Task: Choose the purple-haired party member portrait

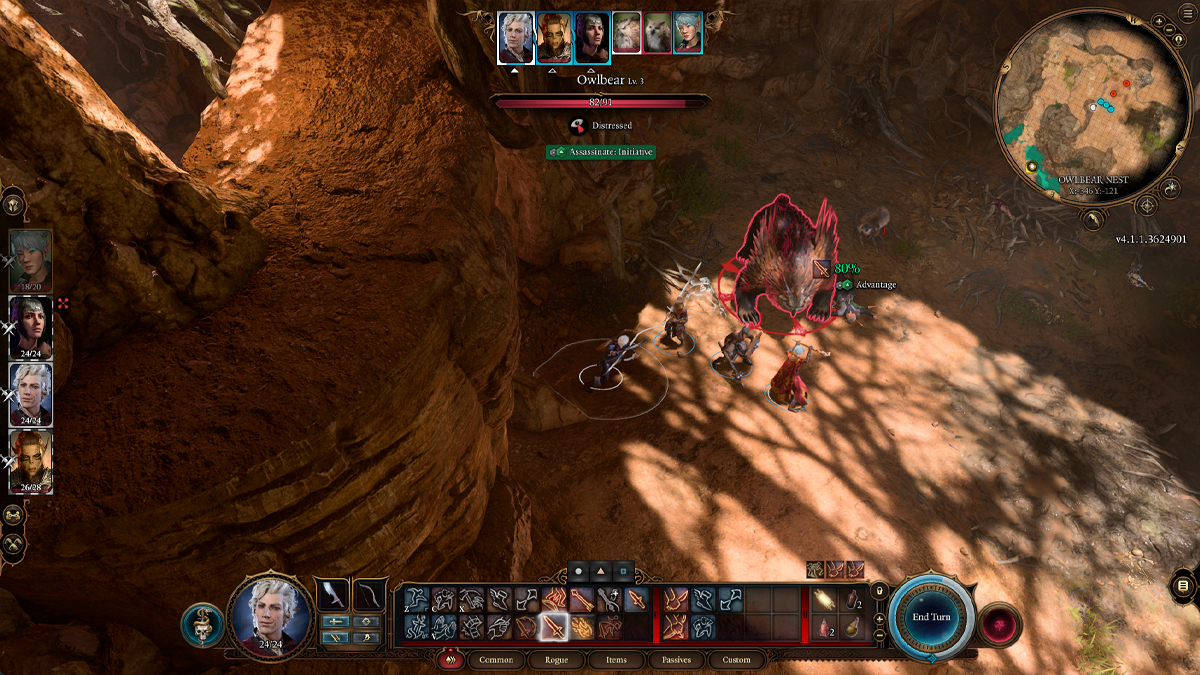Action: tap(31, 326)
